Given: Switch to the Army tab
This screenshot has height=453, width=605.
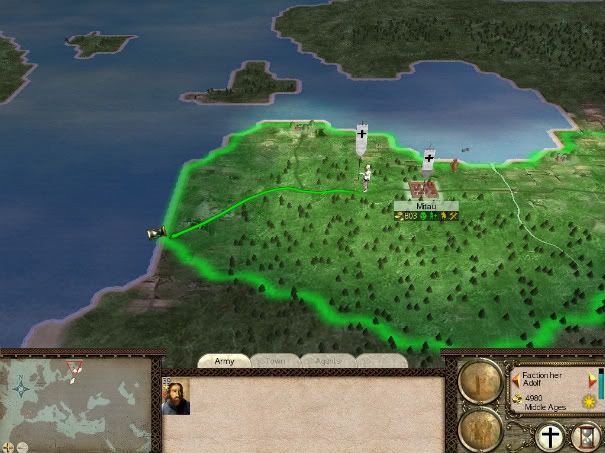Looking at the screenshot, I should [224, 360].
